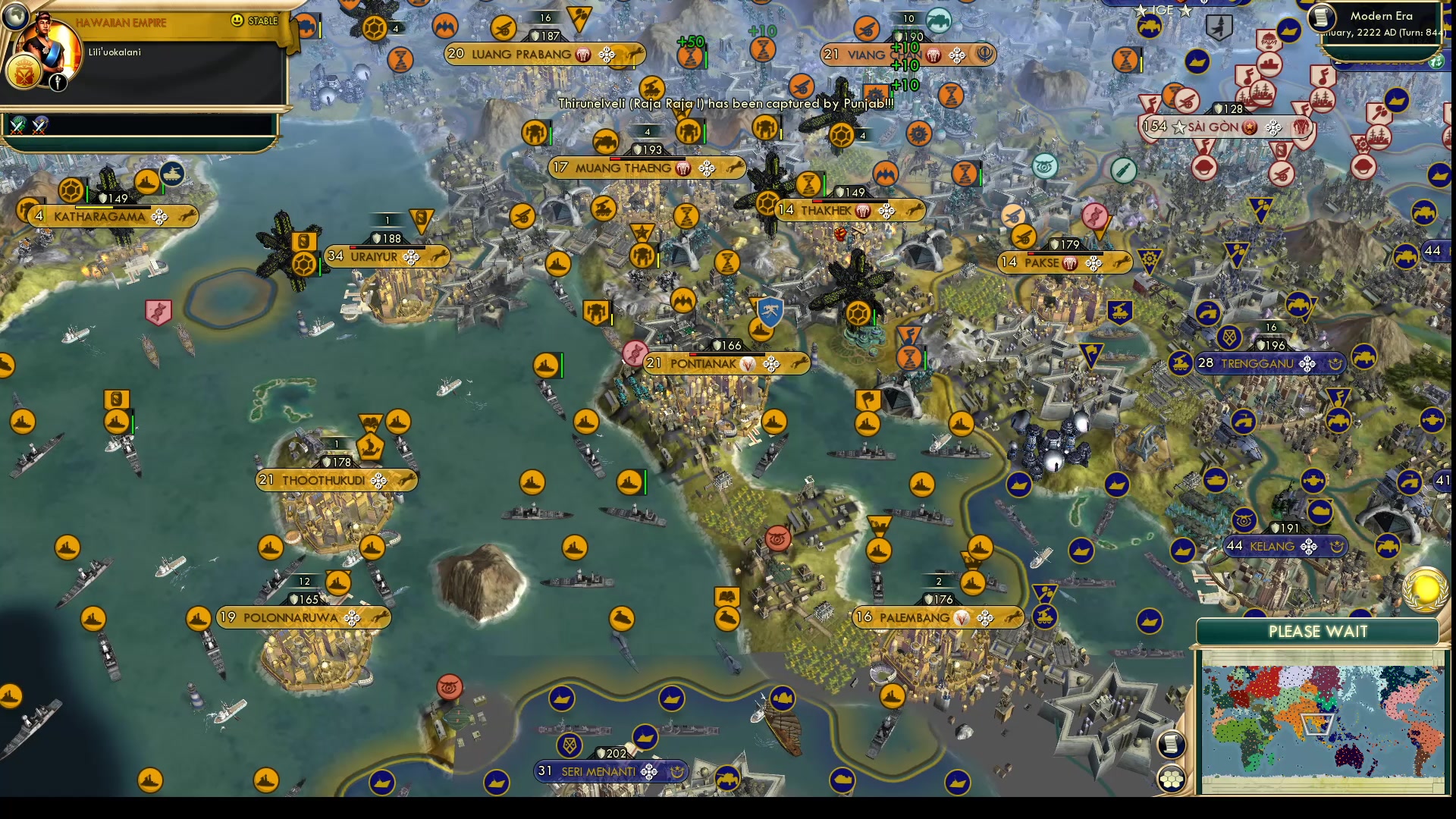
Task: Click the STABLE smiley happiness indicator
Action: 240,22
